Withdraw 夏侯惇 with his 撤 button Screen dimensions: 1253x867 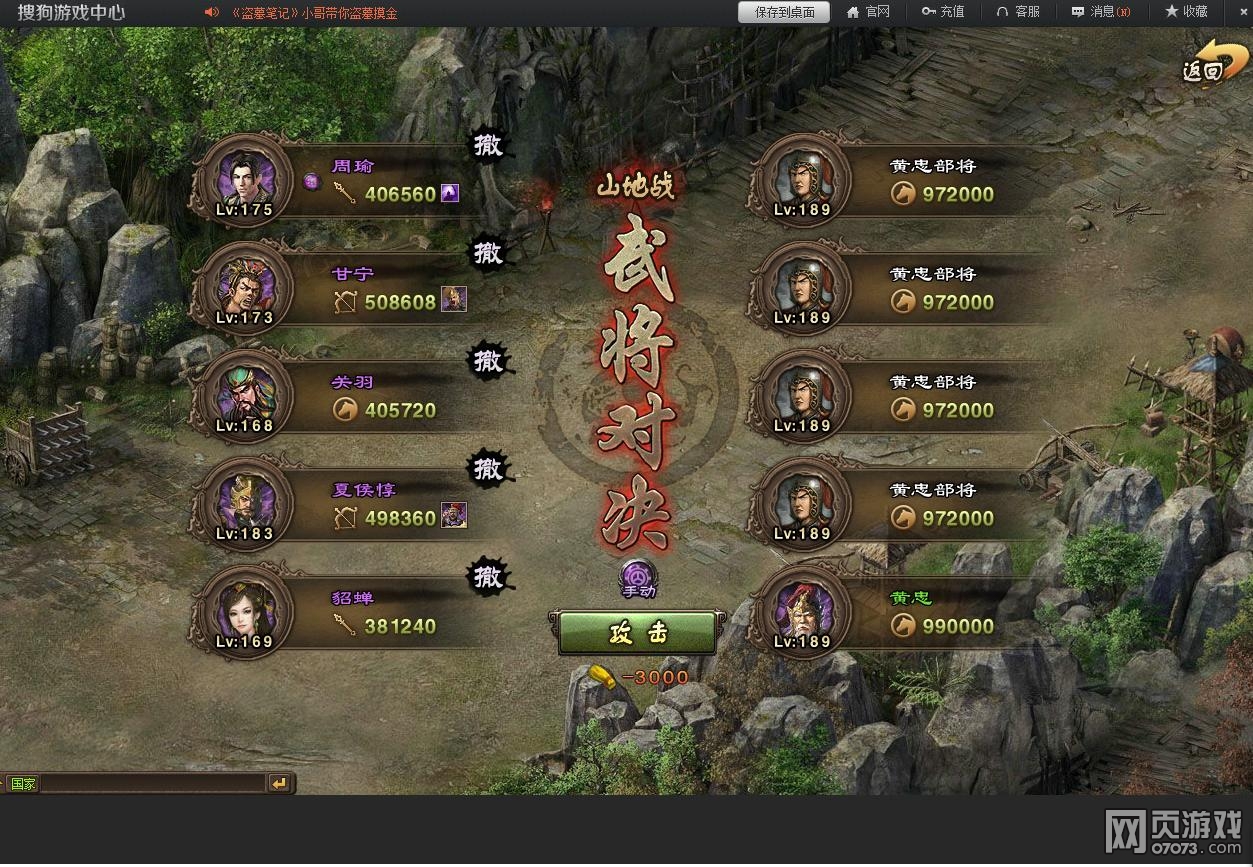coord(488,468)
